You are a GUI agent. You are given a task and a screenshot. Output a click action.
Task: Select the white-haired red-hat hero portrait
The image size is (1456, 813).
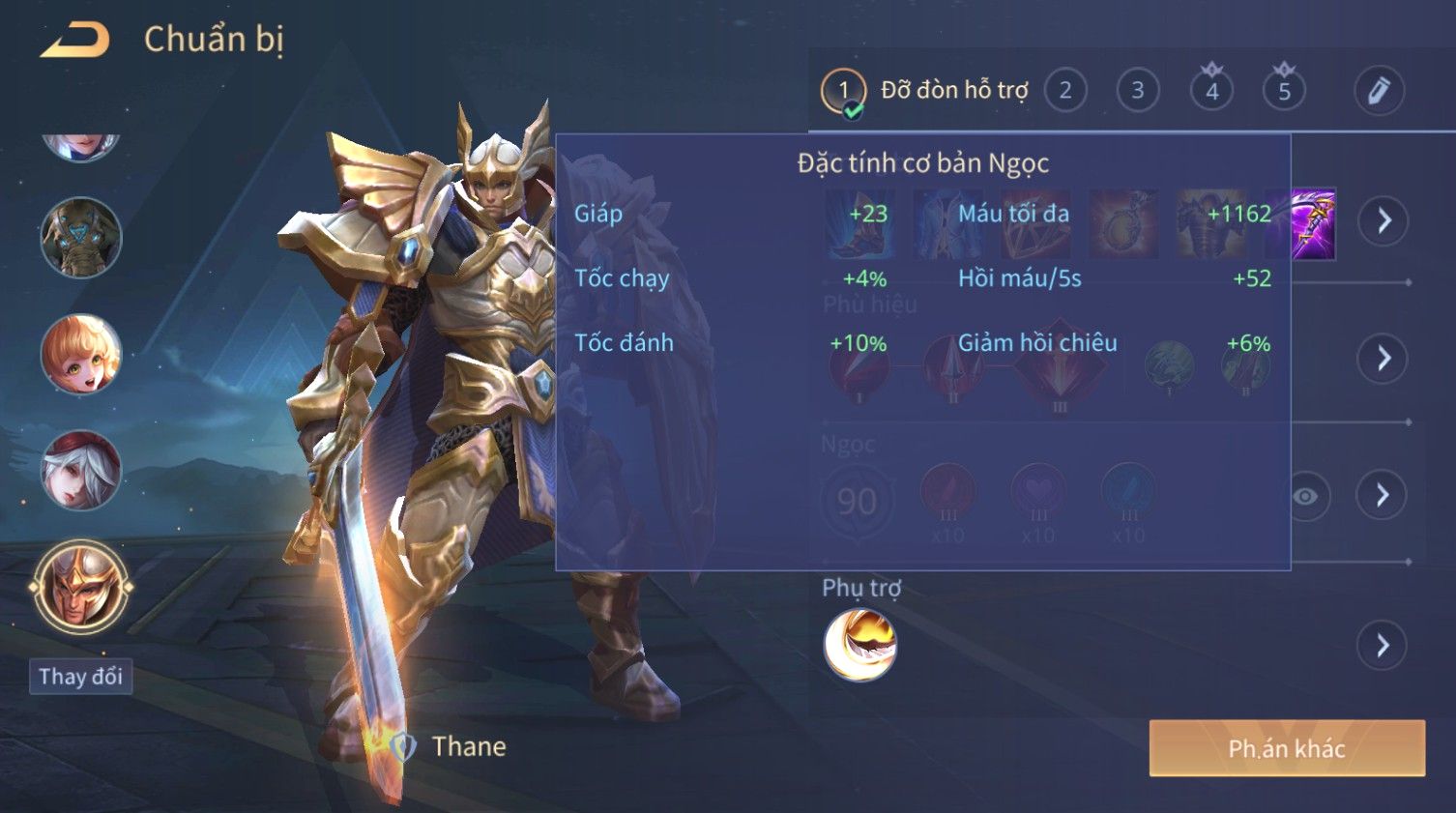tap(80, 471)
